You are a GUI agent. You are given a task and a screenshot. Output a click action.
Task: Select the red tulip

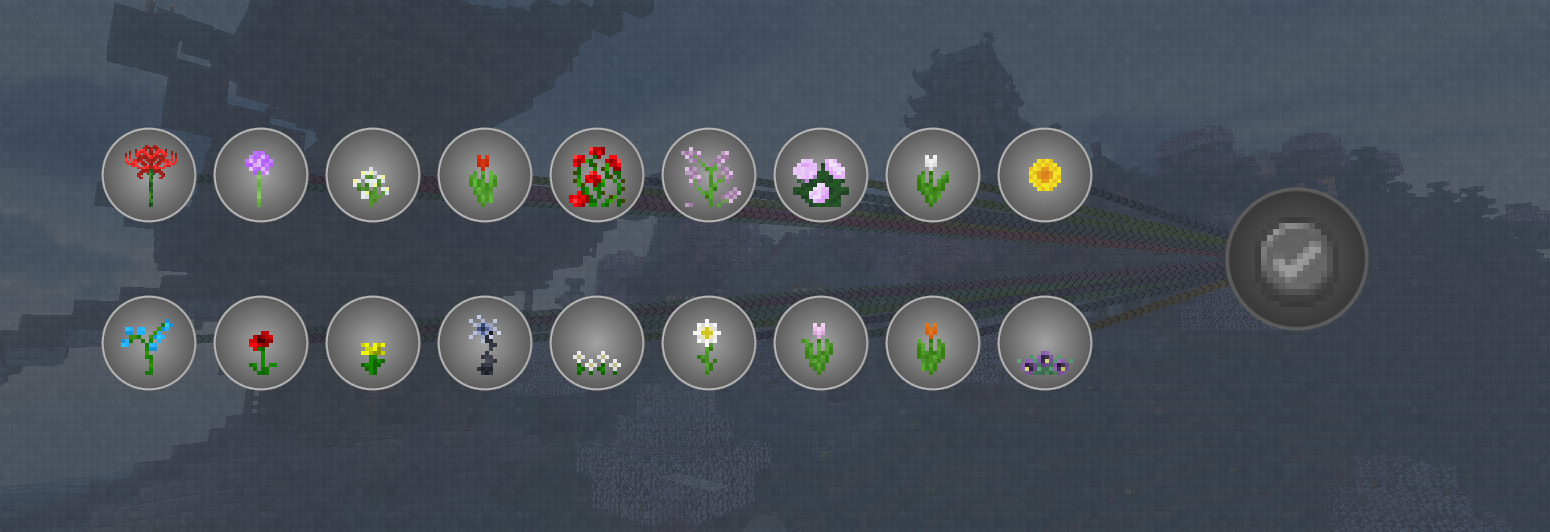(485, 175)
